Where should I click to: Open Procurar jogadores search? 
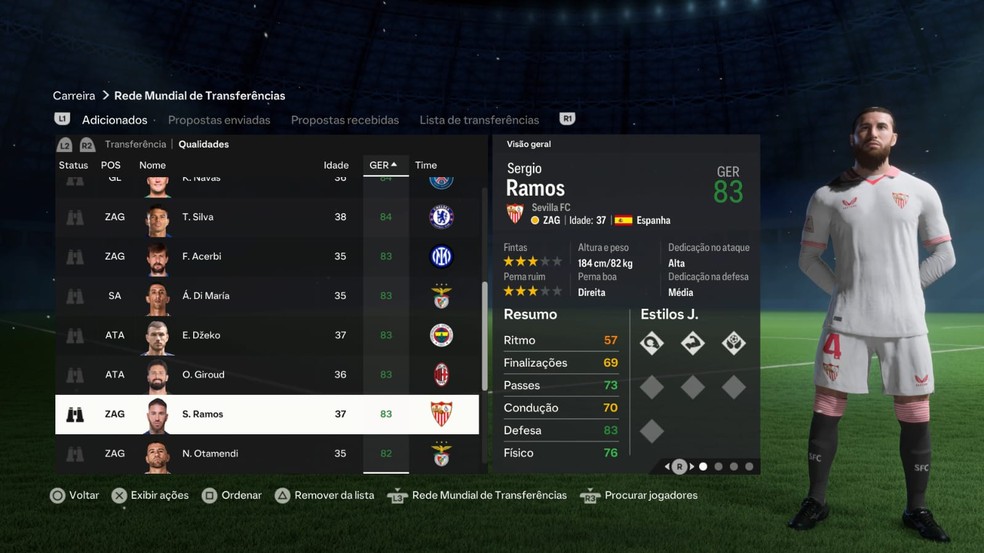coord(650,496)
